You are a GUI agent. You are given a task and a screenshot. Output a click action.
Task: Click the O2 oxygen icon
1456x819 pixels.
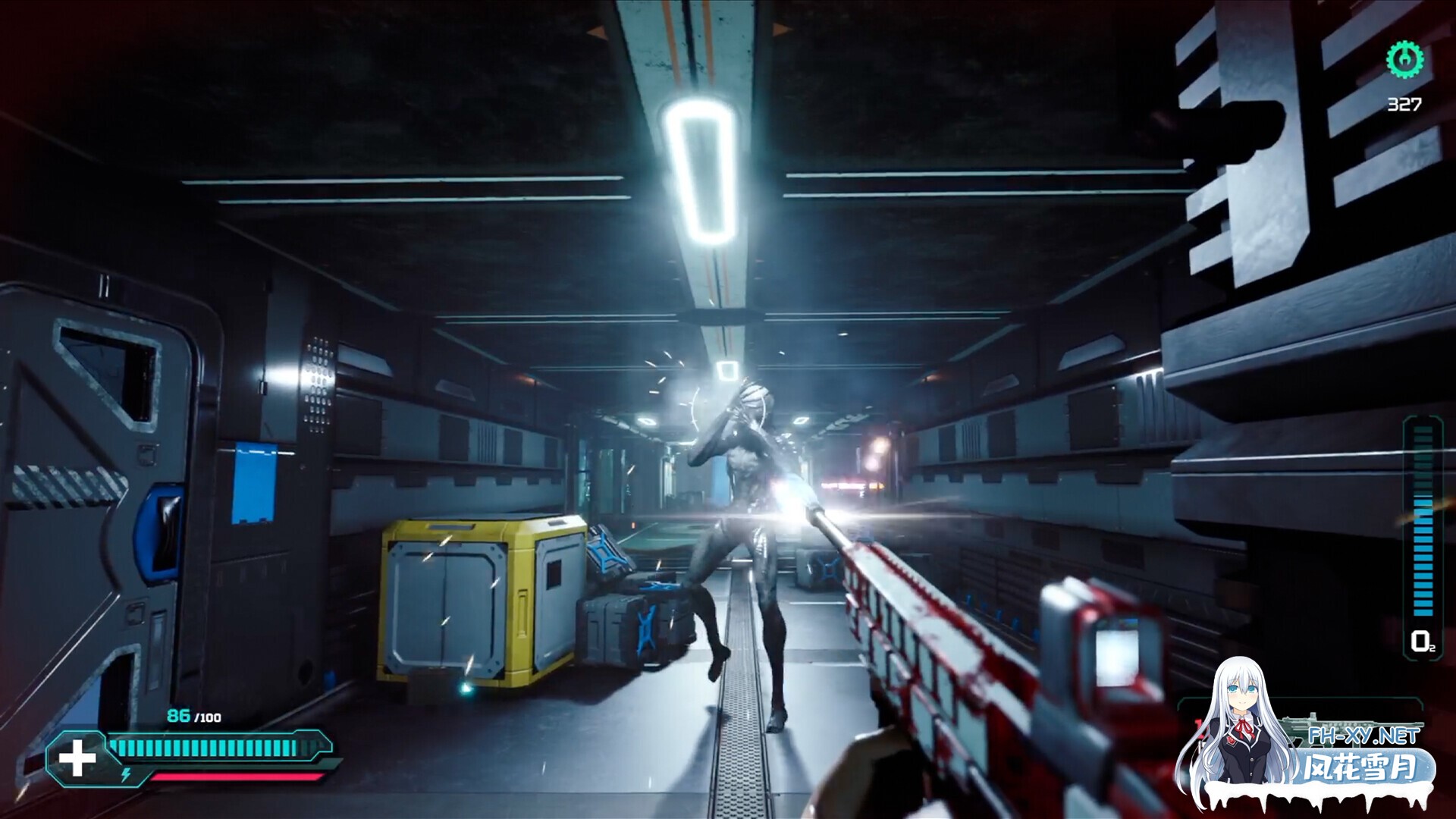[1422, 642]
